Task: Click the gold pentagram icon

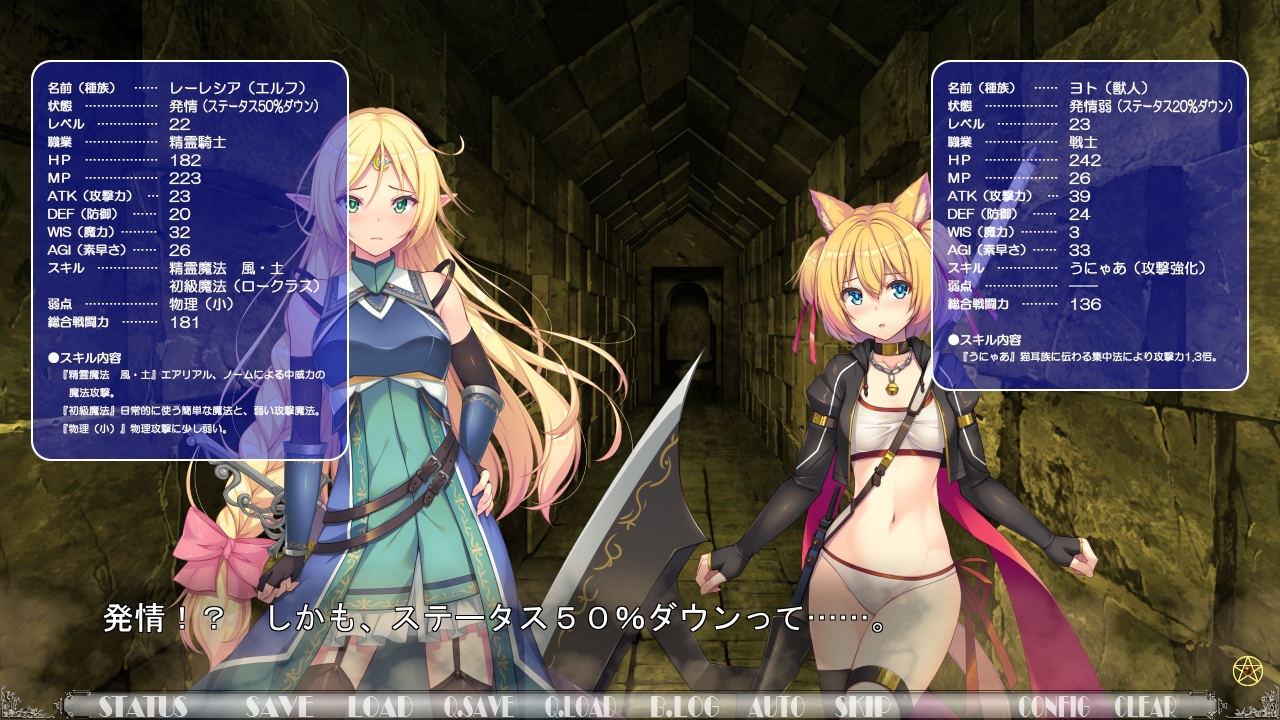Action: tap(1247, 669)
